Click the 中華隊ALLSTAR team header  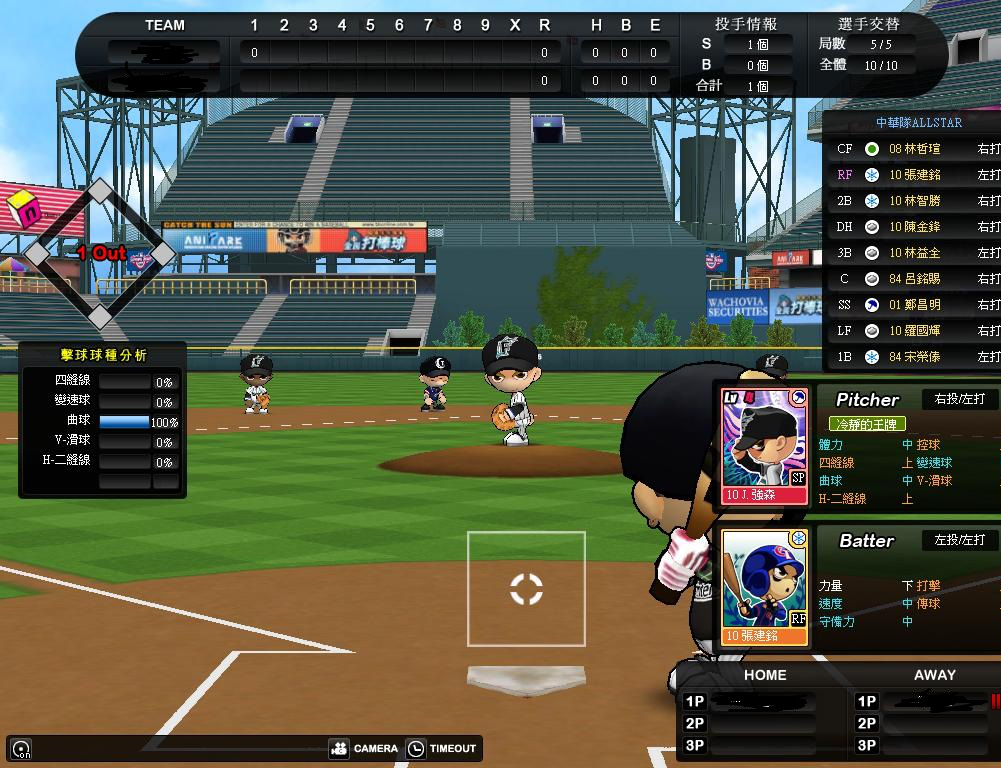[918, 123]
